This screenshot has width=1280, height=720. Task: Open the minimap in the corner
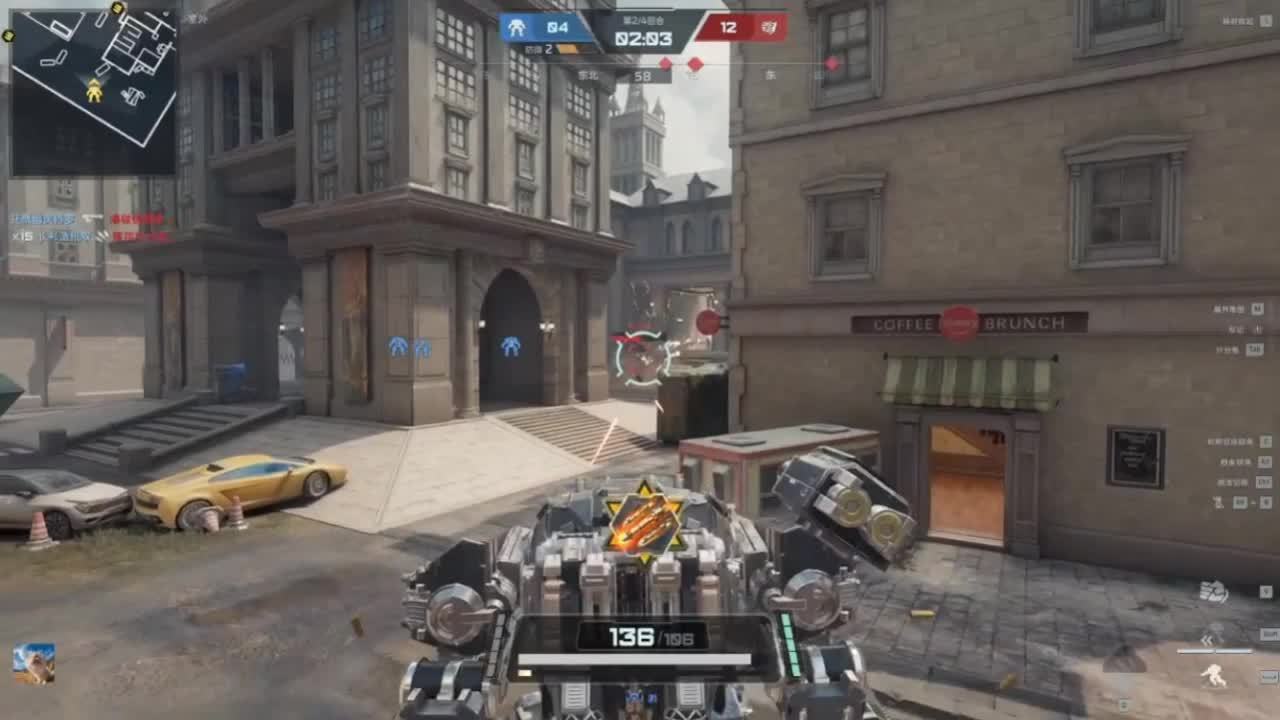coord(93,90)
